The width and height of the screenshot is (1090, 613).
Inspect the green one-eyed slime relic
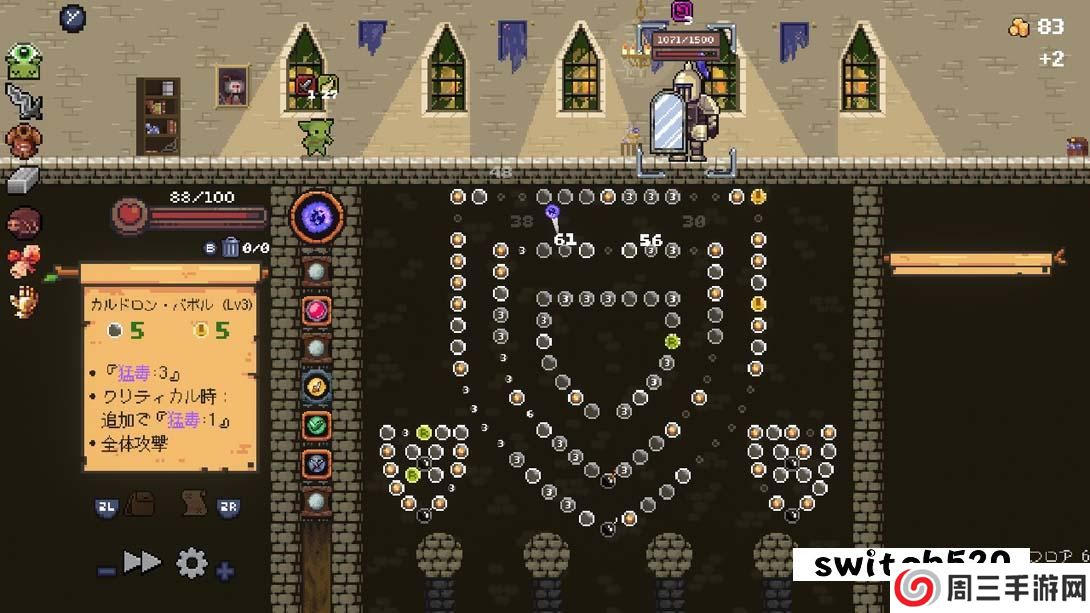point(24,61)
